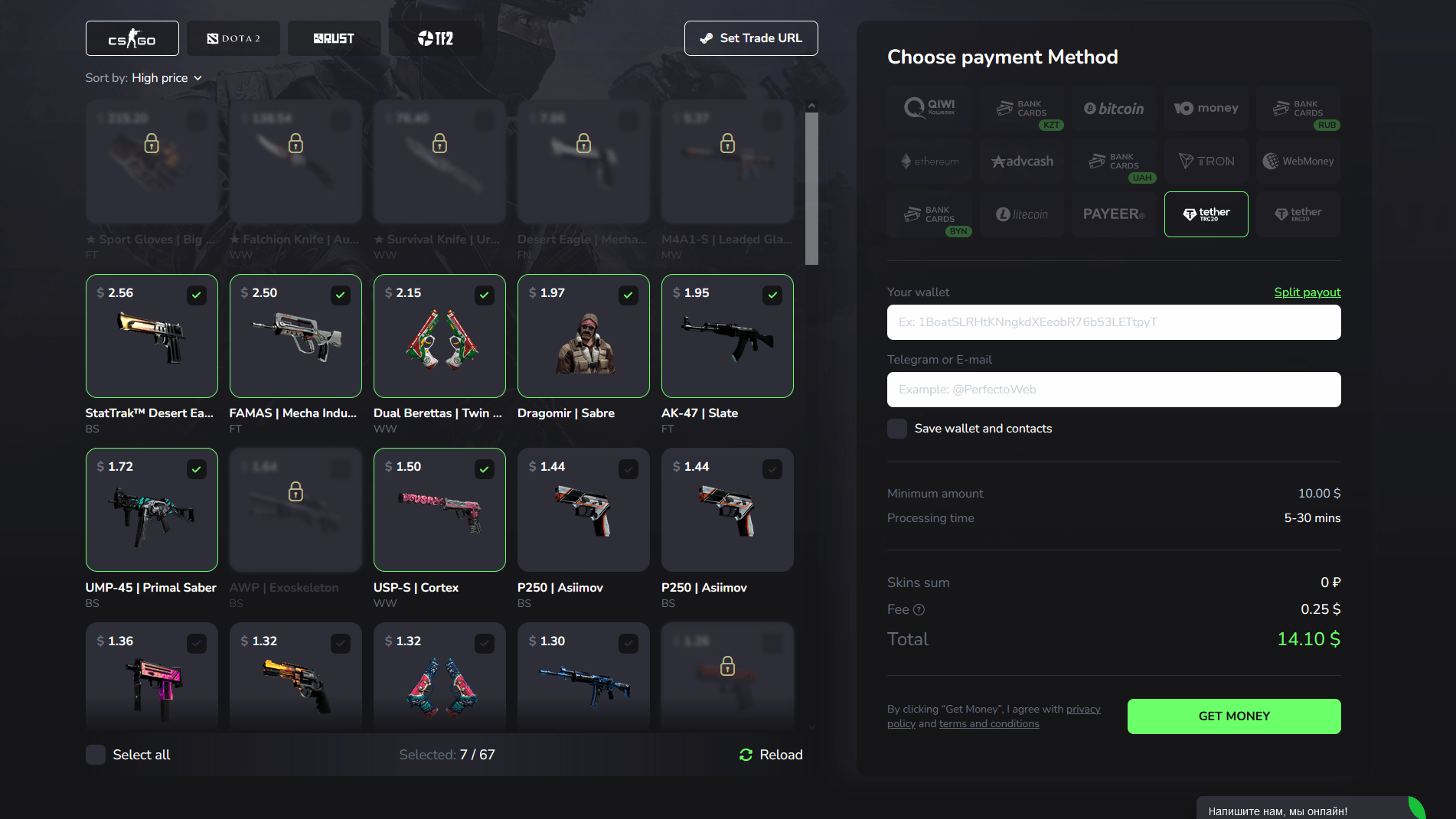Open the Sort by High price dropdown
Screen dimensions: 1456x819
click(166, 77)
